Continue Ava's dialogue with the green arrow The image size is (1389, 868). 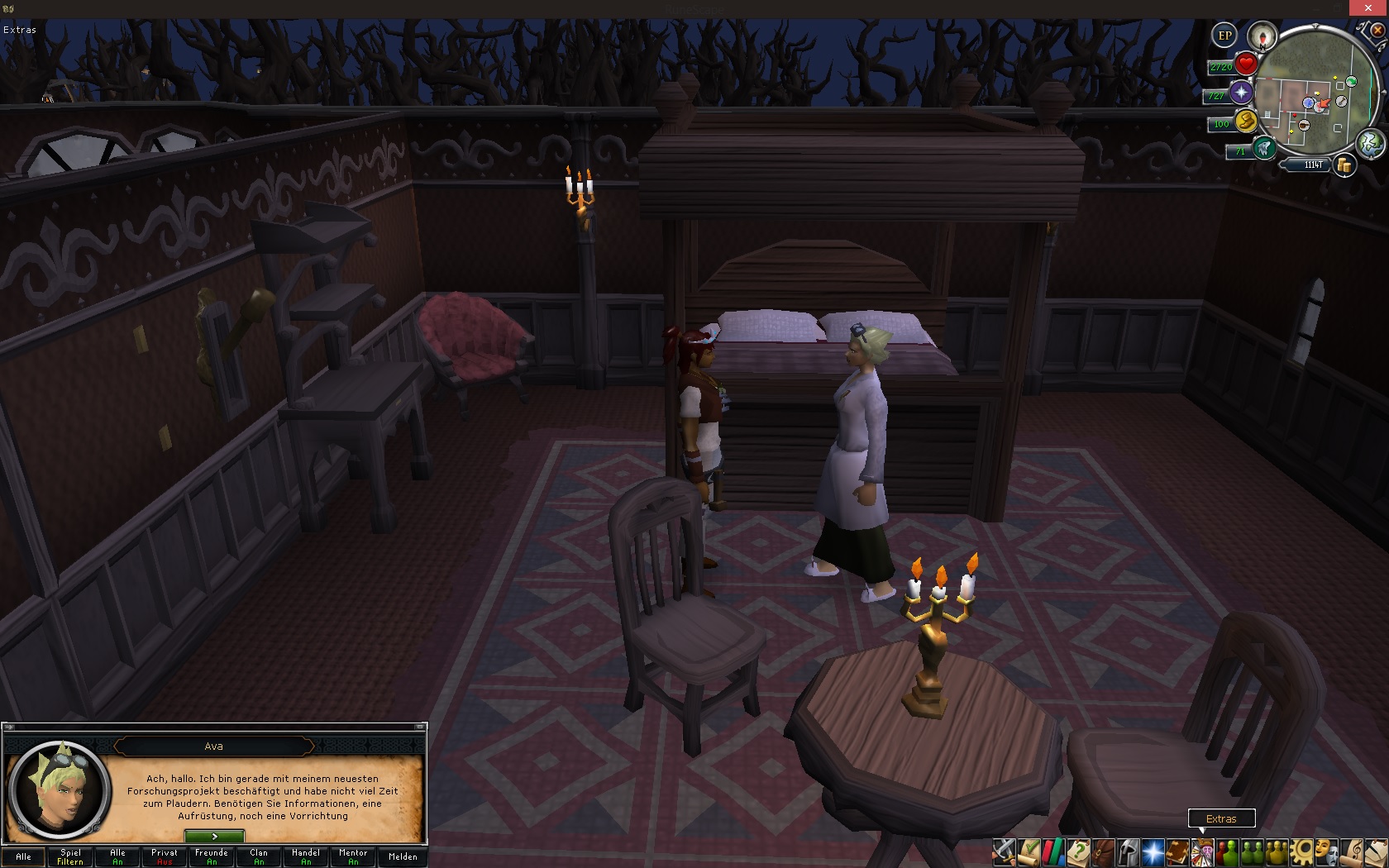click(x=214, y=837)
